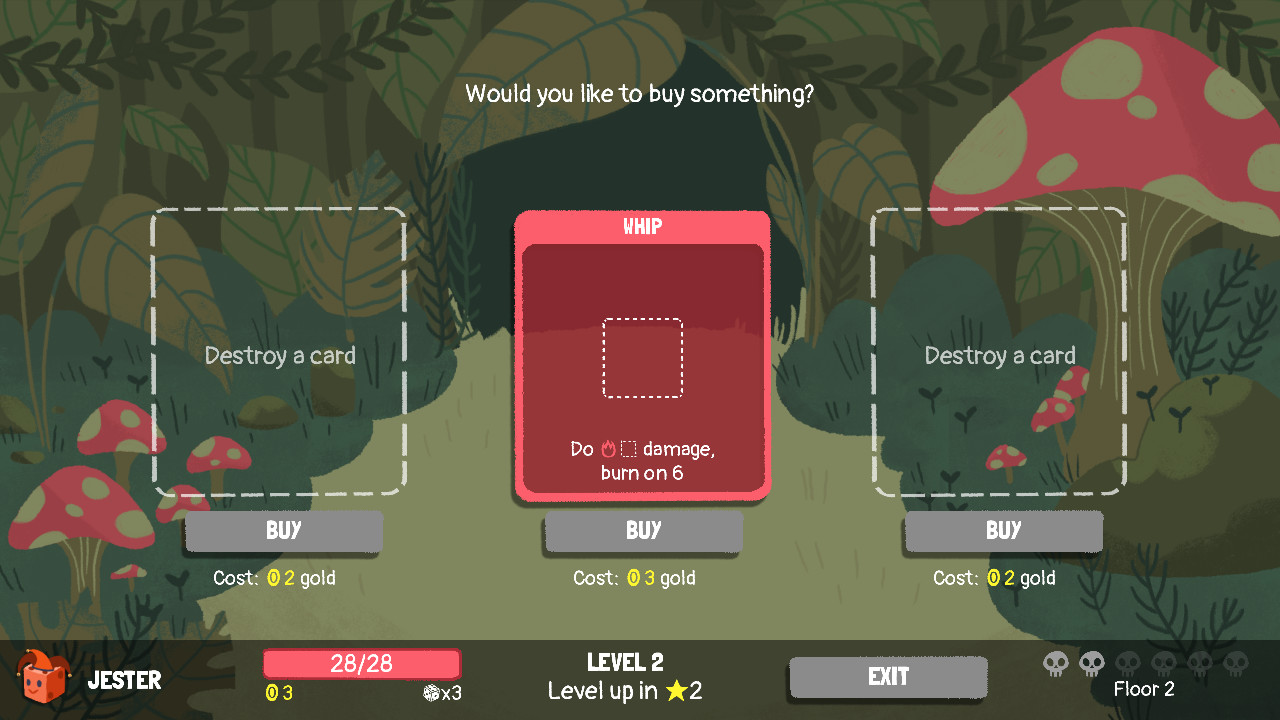Screen dimensions: 1280x720
Task: Click the dashed dice slot on the Whip card
Action: (x=642, y=357)
